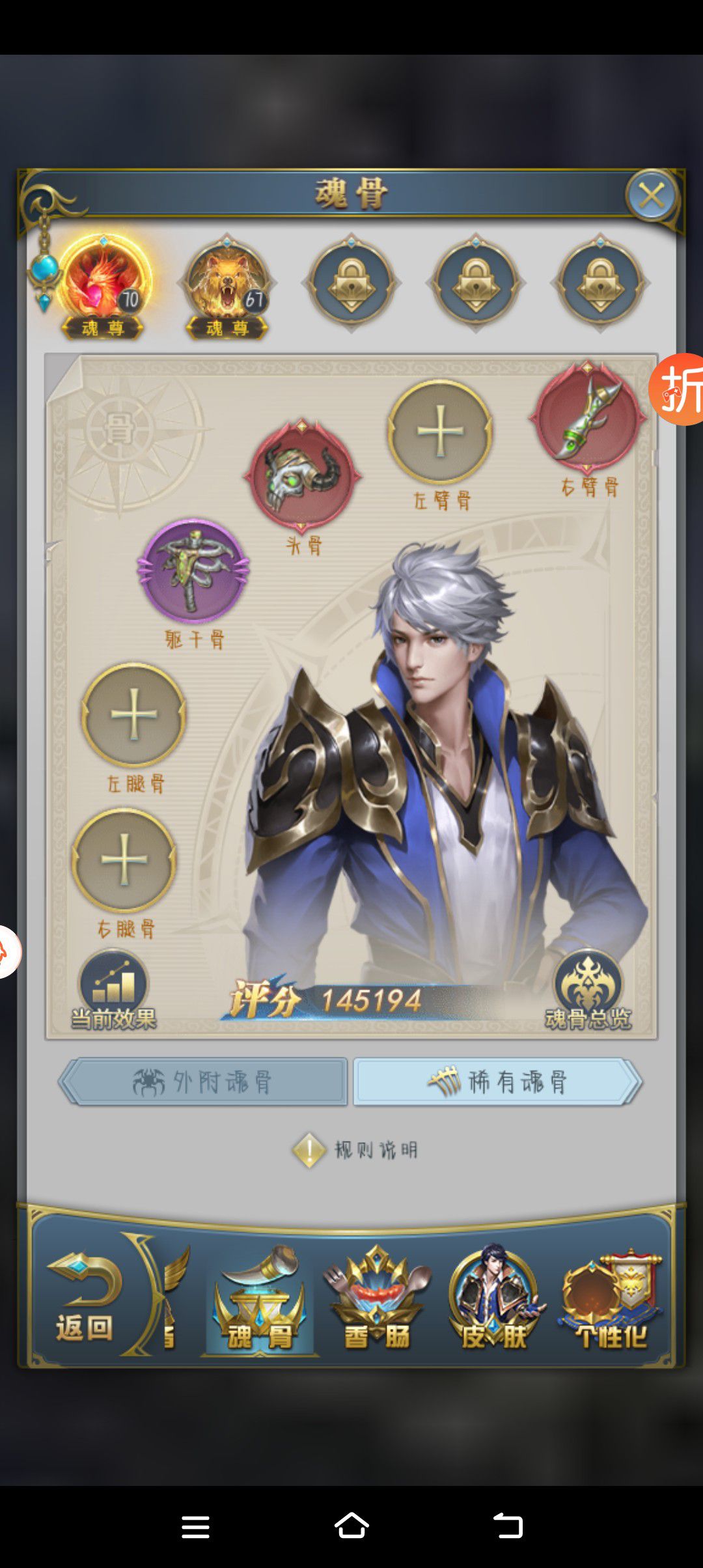Add a soul bone to 右腿骨 slot
Image resolution: width=703 pixels, height=1568 pixels.
coord(124,860)
